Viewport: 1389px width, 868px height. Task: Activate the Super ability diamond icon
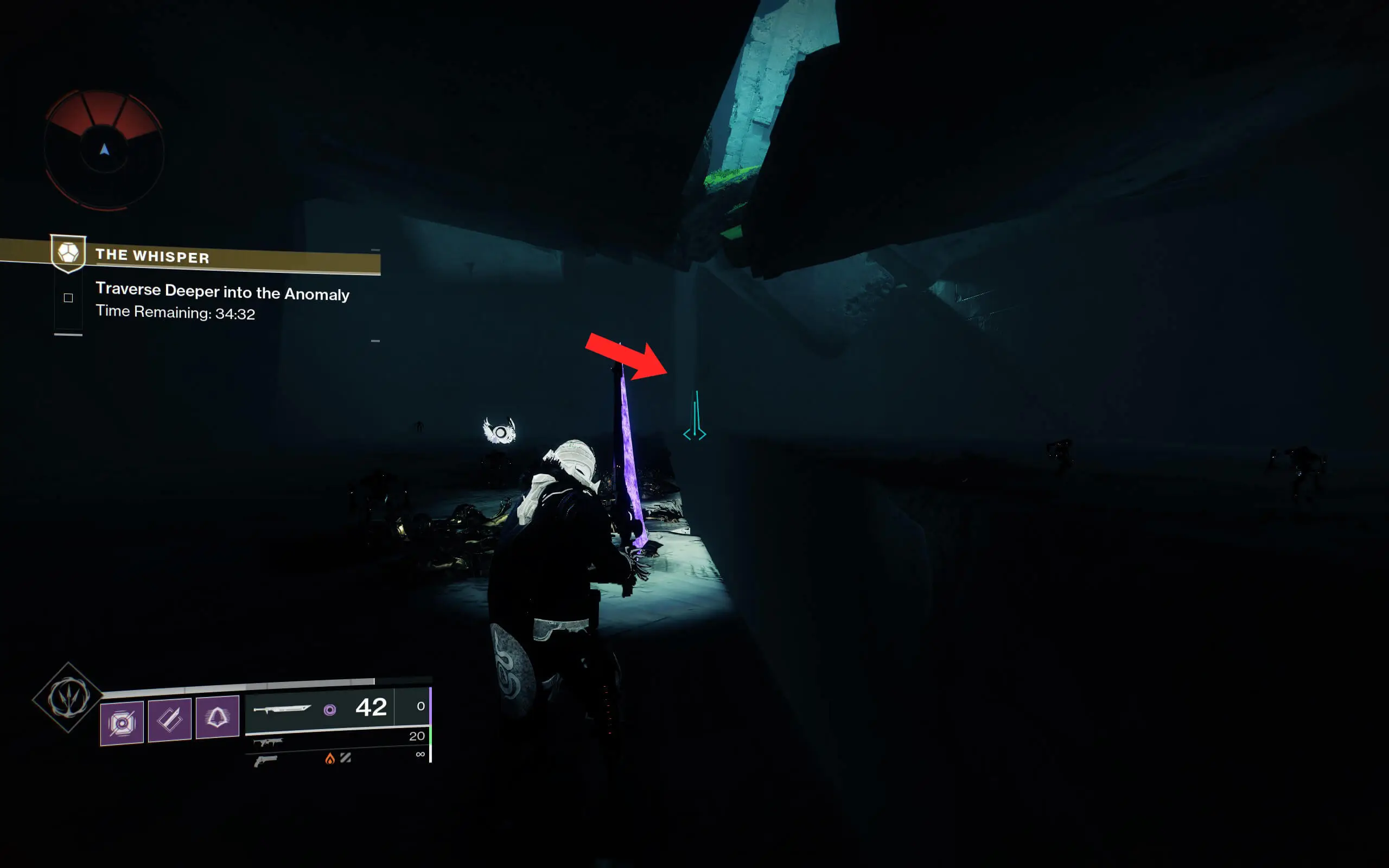[68, 698]
